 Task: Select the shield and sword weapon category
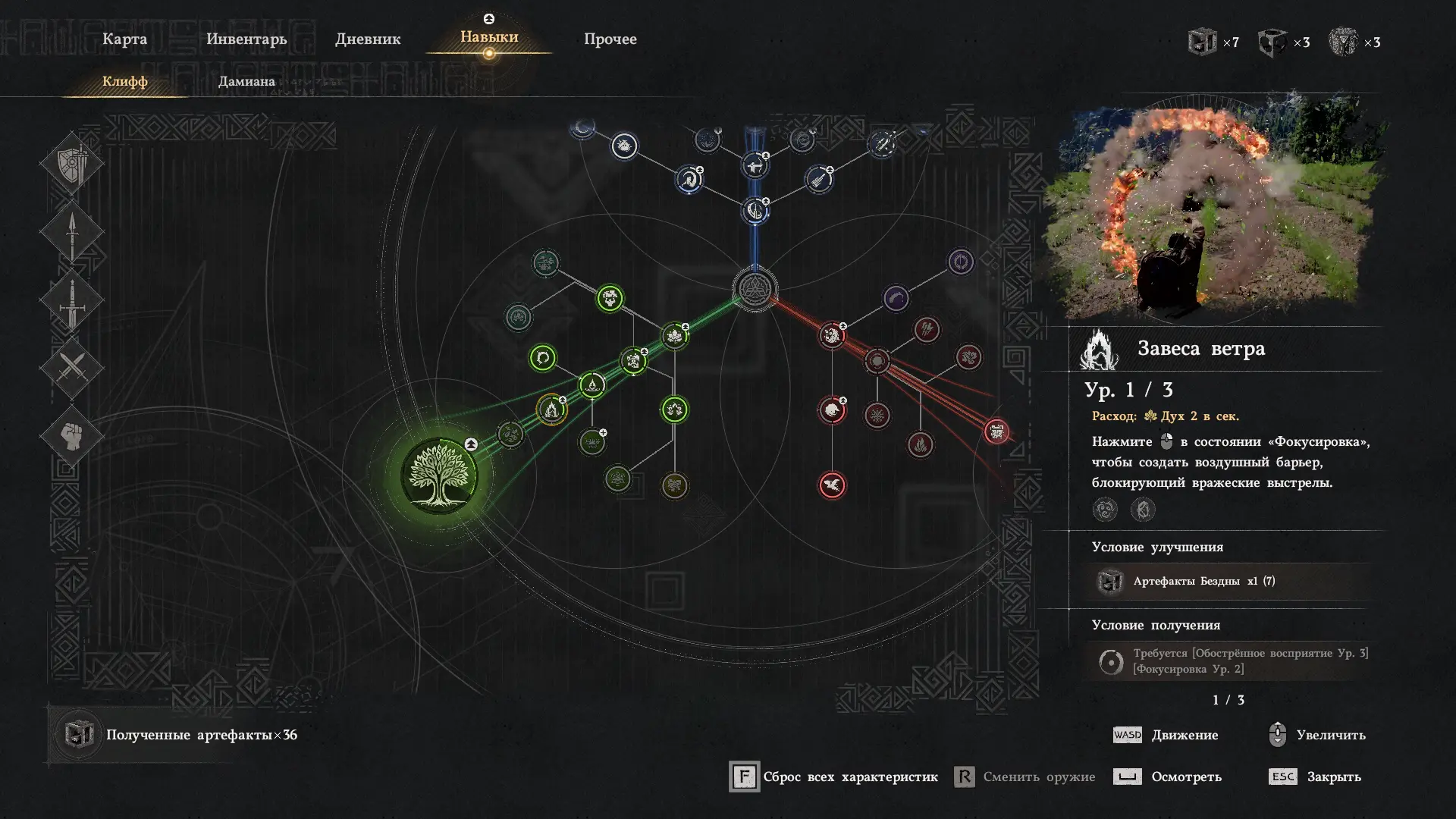point(72,162)
